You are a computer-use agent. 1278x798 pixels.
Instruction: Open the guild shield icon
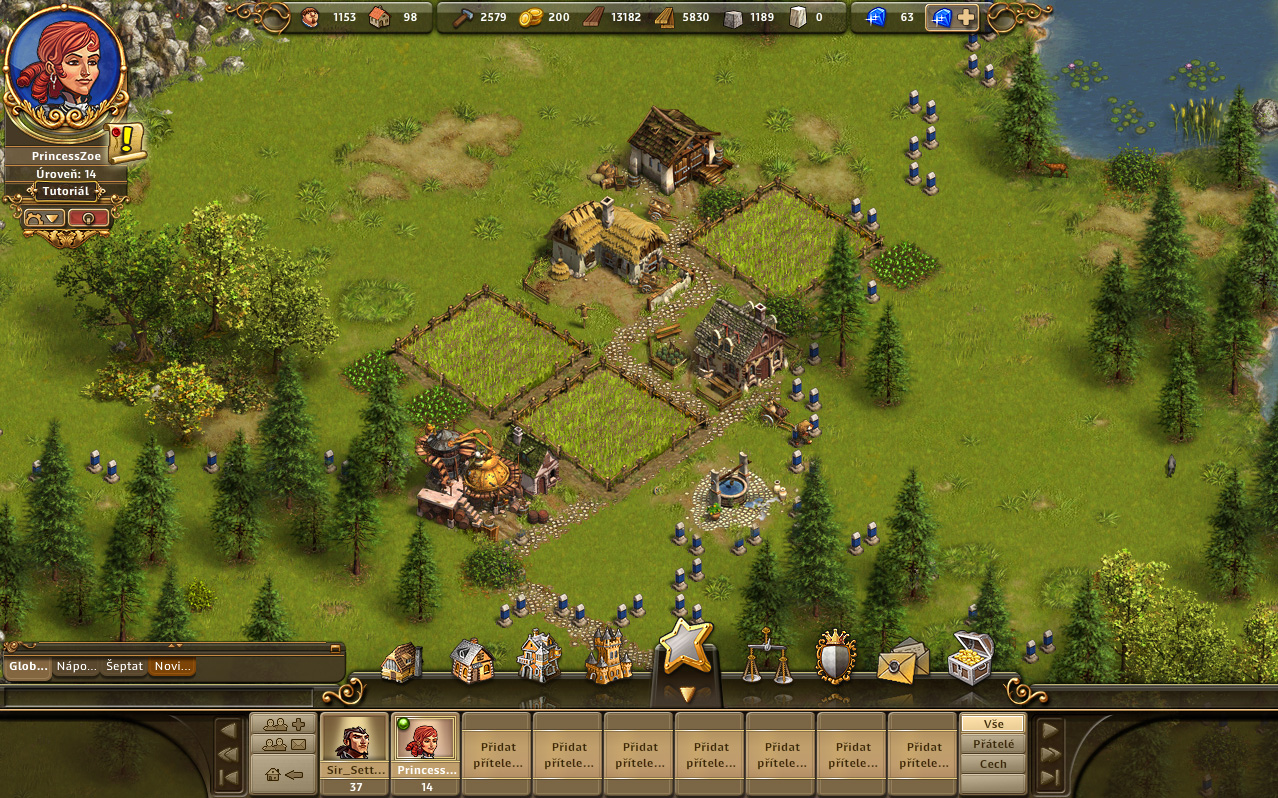(x=835, y=657)
